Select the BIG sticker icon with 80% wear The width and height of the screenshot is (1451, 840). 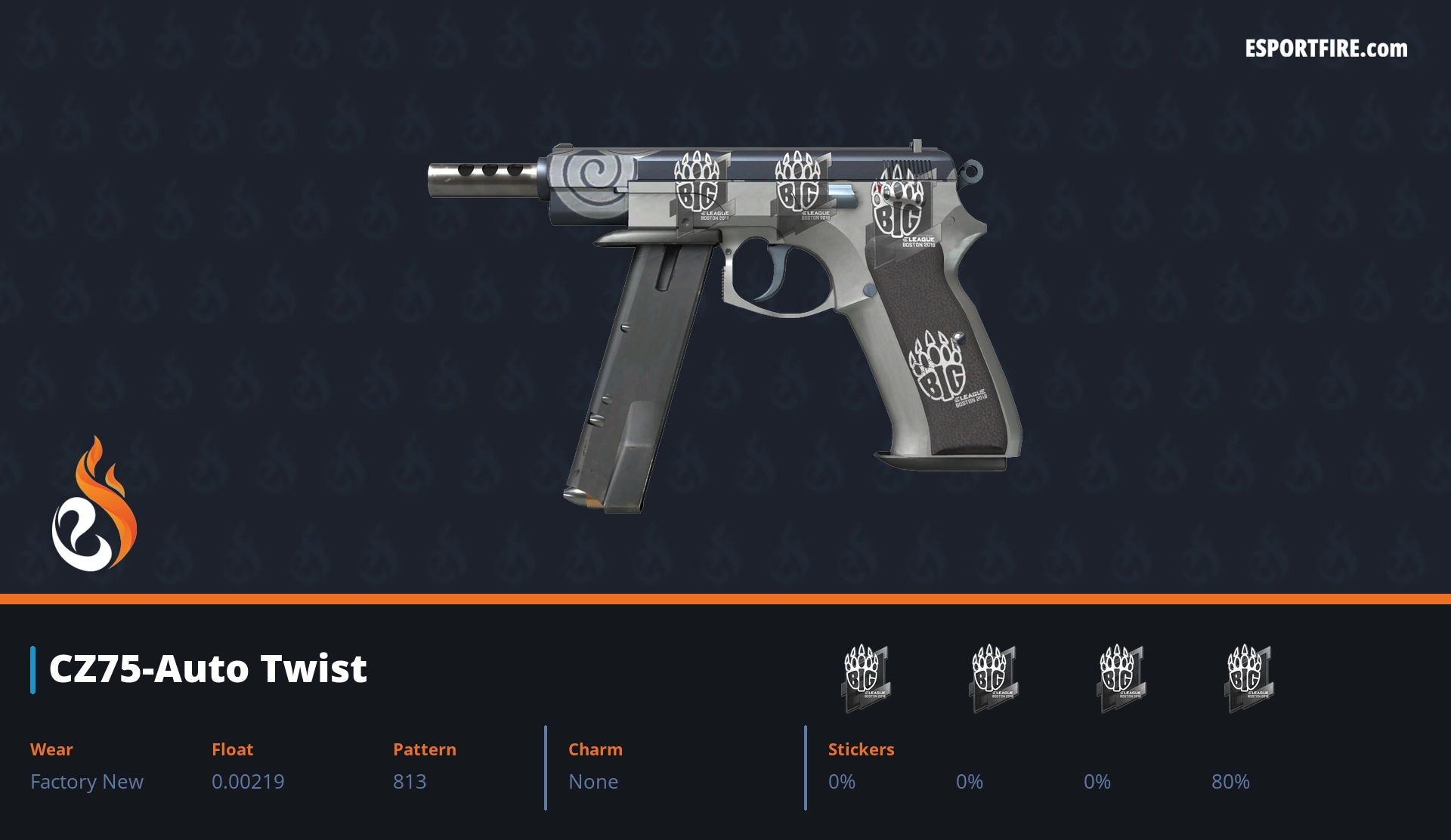(1248, 677)
